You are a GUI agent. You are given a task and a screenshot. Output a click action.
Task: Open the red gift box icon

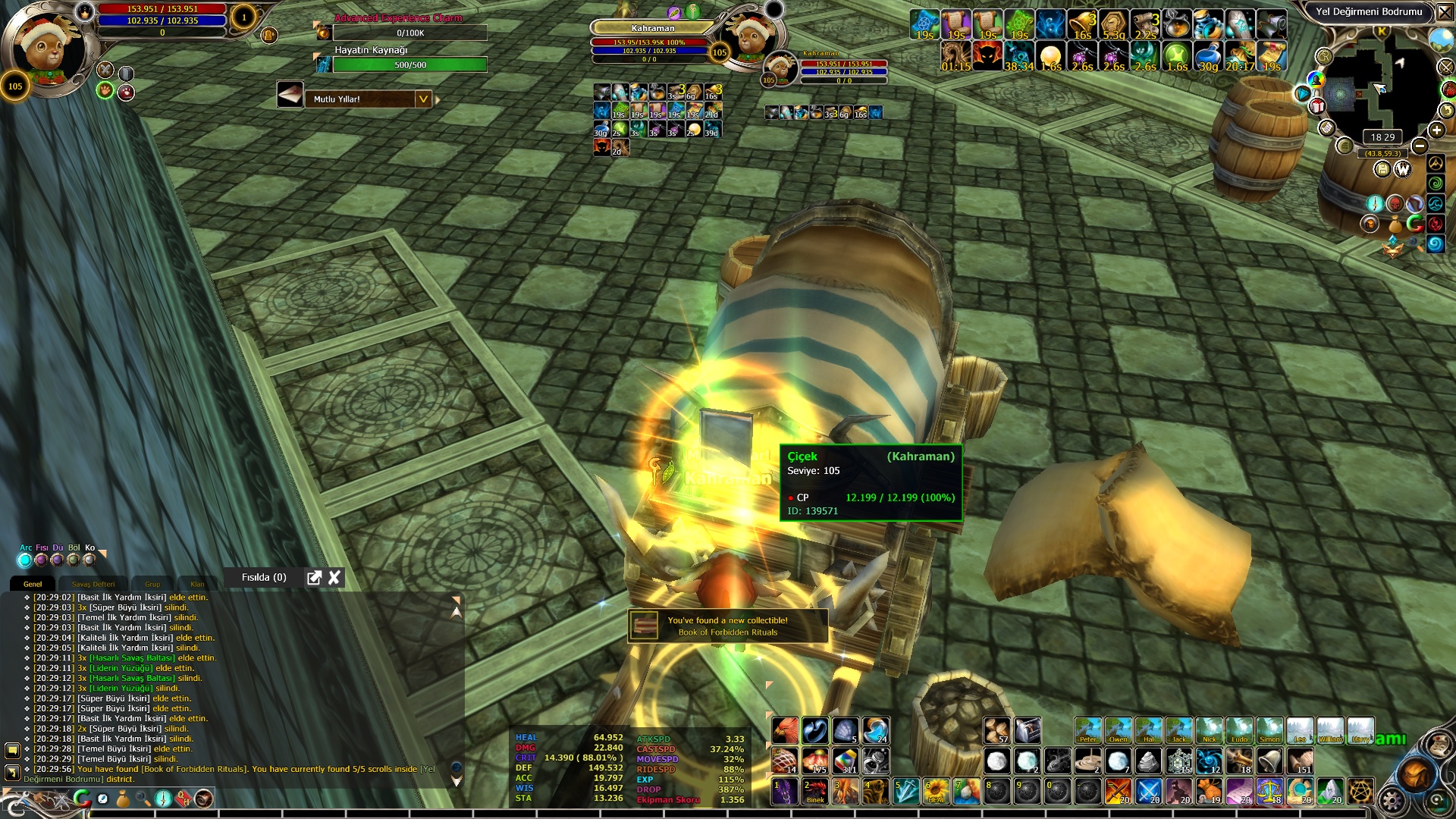pos(1317,106)
